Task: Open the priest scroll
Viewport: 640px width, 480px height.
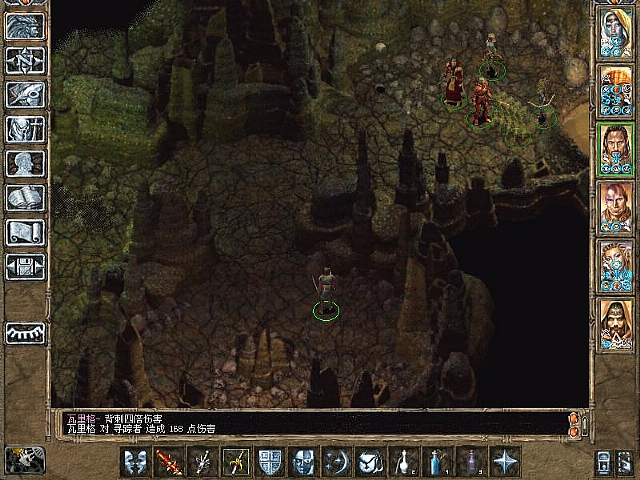Action: tap(24, 232)
